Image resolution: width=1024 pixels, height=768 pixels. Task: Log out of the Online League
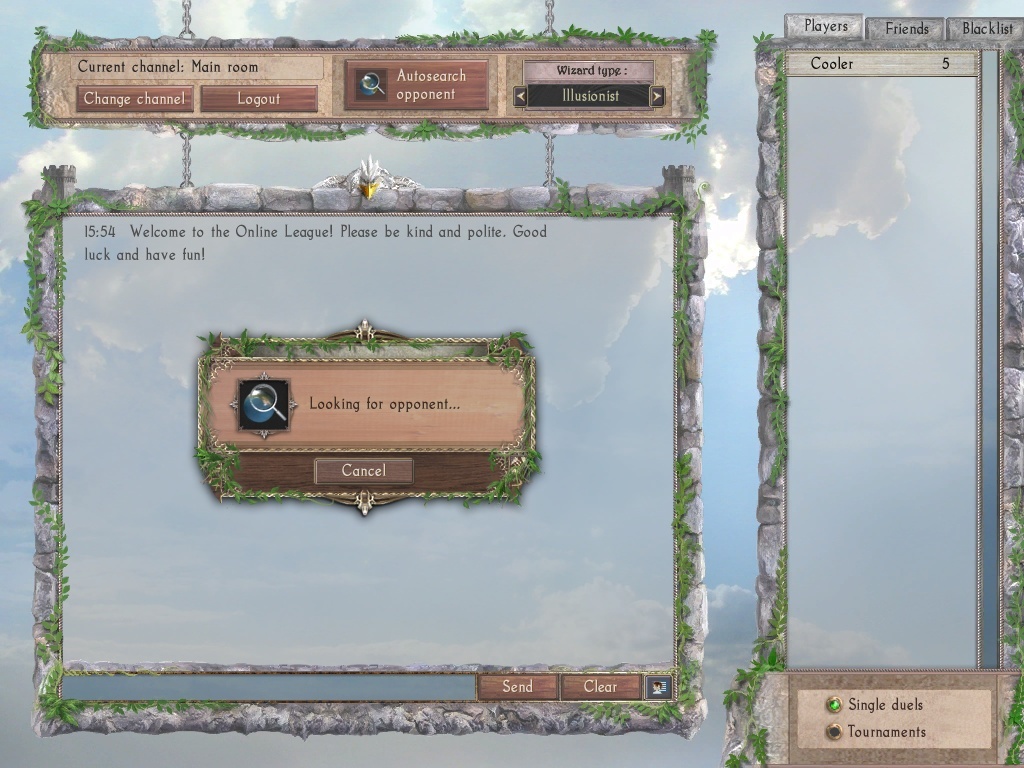(259, 99)
